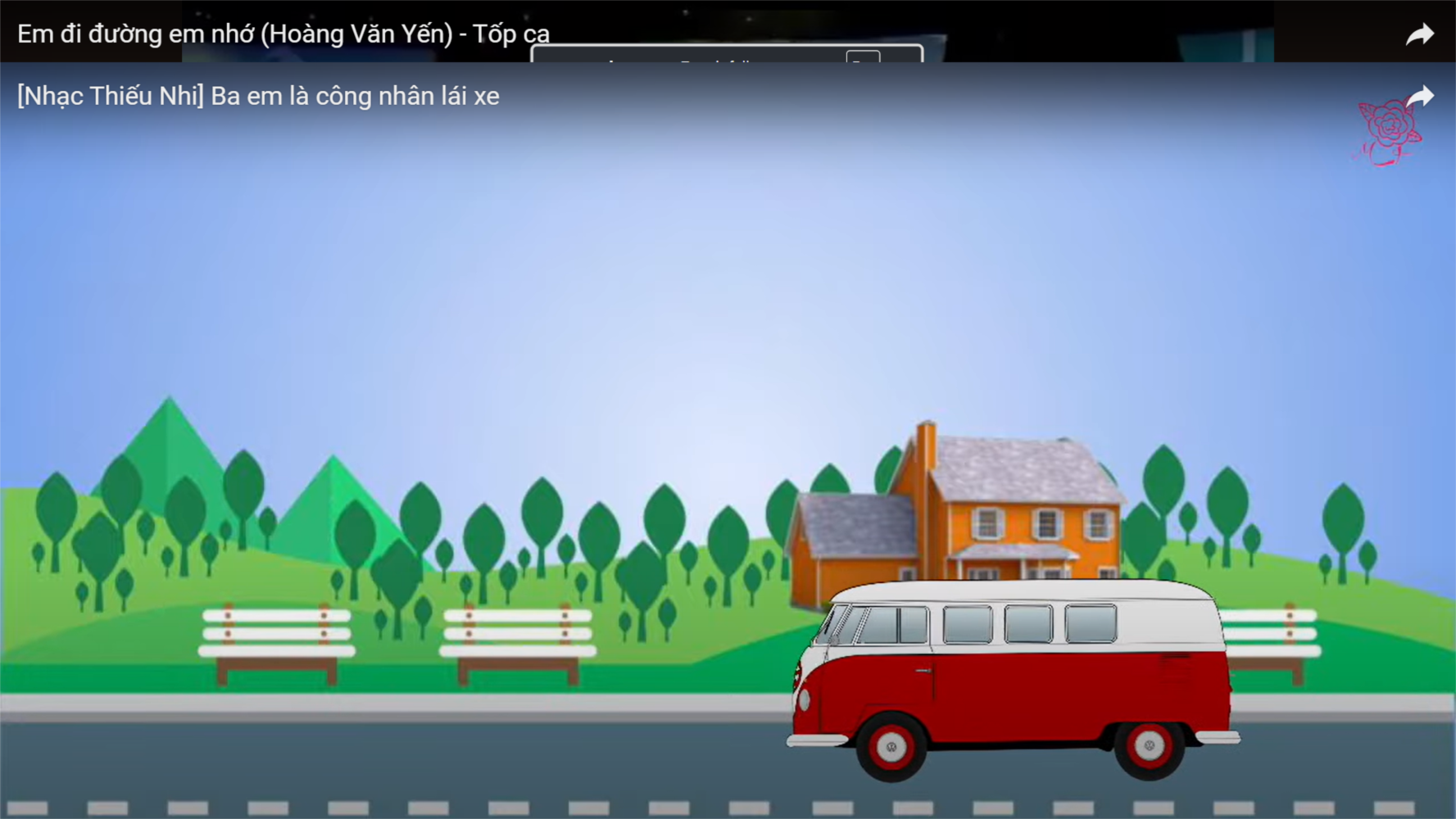Share the 'Em đi đường em nhớ' video
This screenshot has height=819, width=1456.
pos(1419,34)
